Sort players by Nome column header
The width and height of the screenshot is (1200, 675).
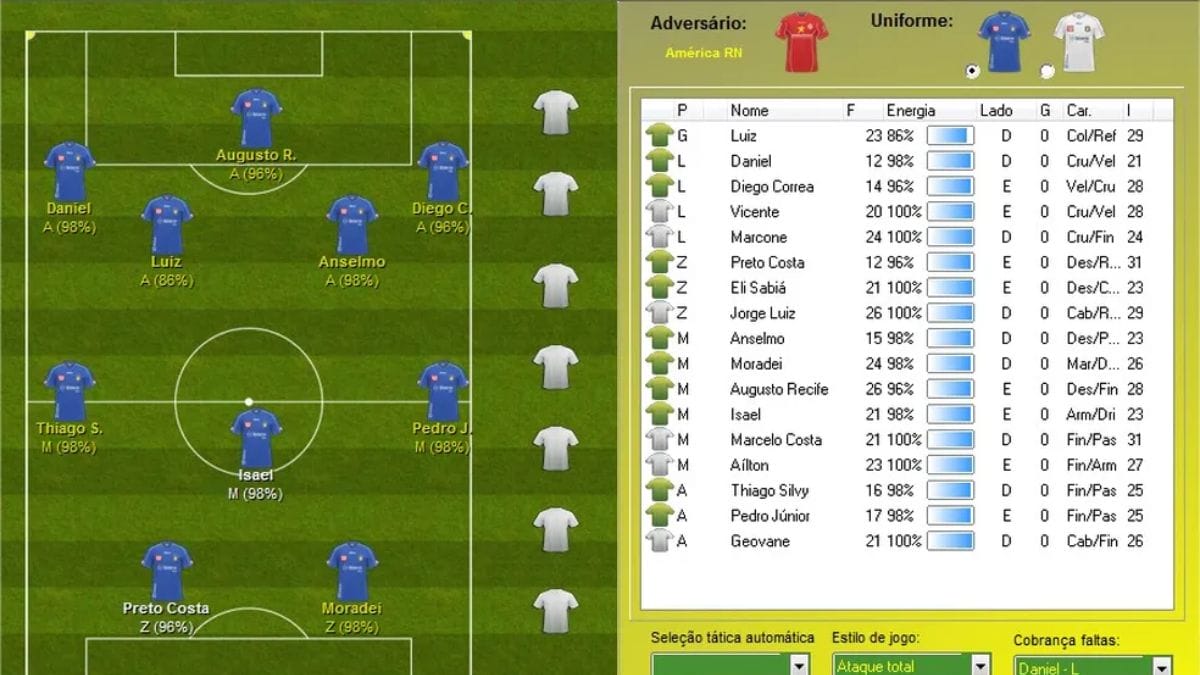click(749, 111)
